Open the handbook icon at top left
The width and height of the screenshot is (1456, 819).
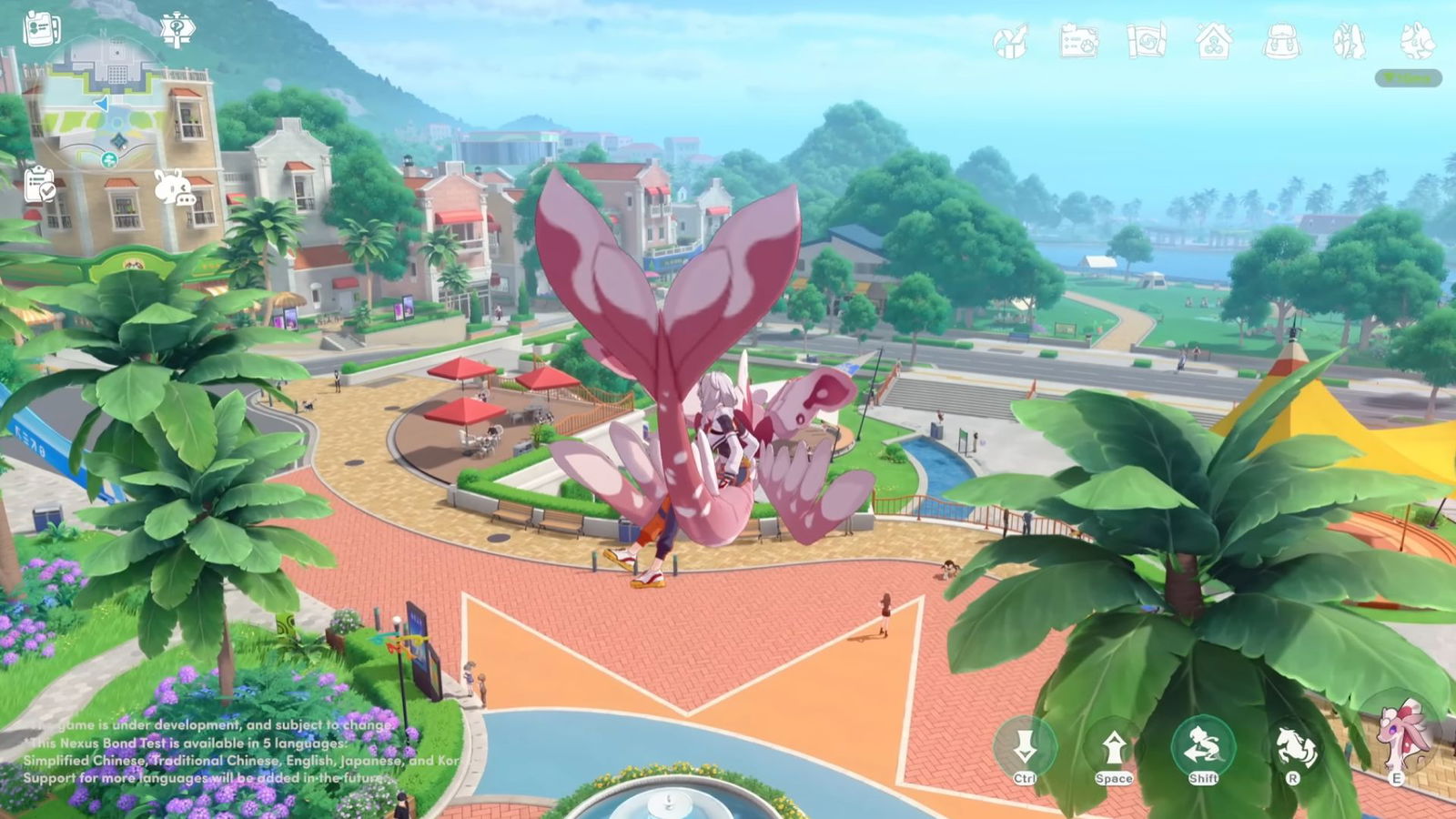pyautogui.click(x=39, y=27)
